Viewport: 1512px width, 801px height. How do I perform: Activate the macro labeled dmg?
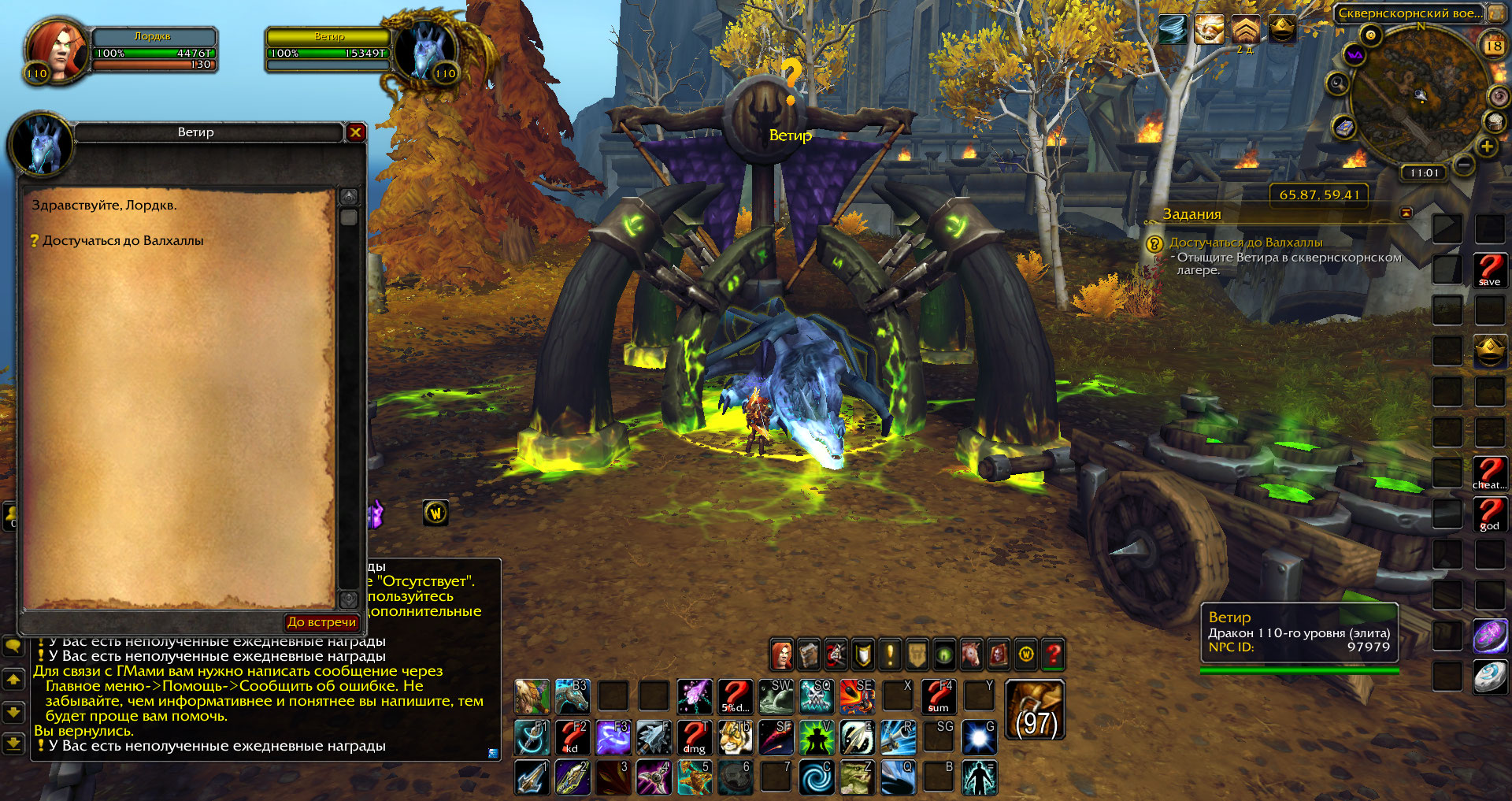694,738
